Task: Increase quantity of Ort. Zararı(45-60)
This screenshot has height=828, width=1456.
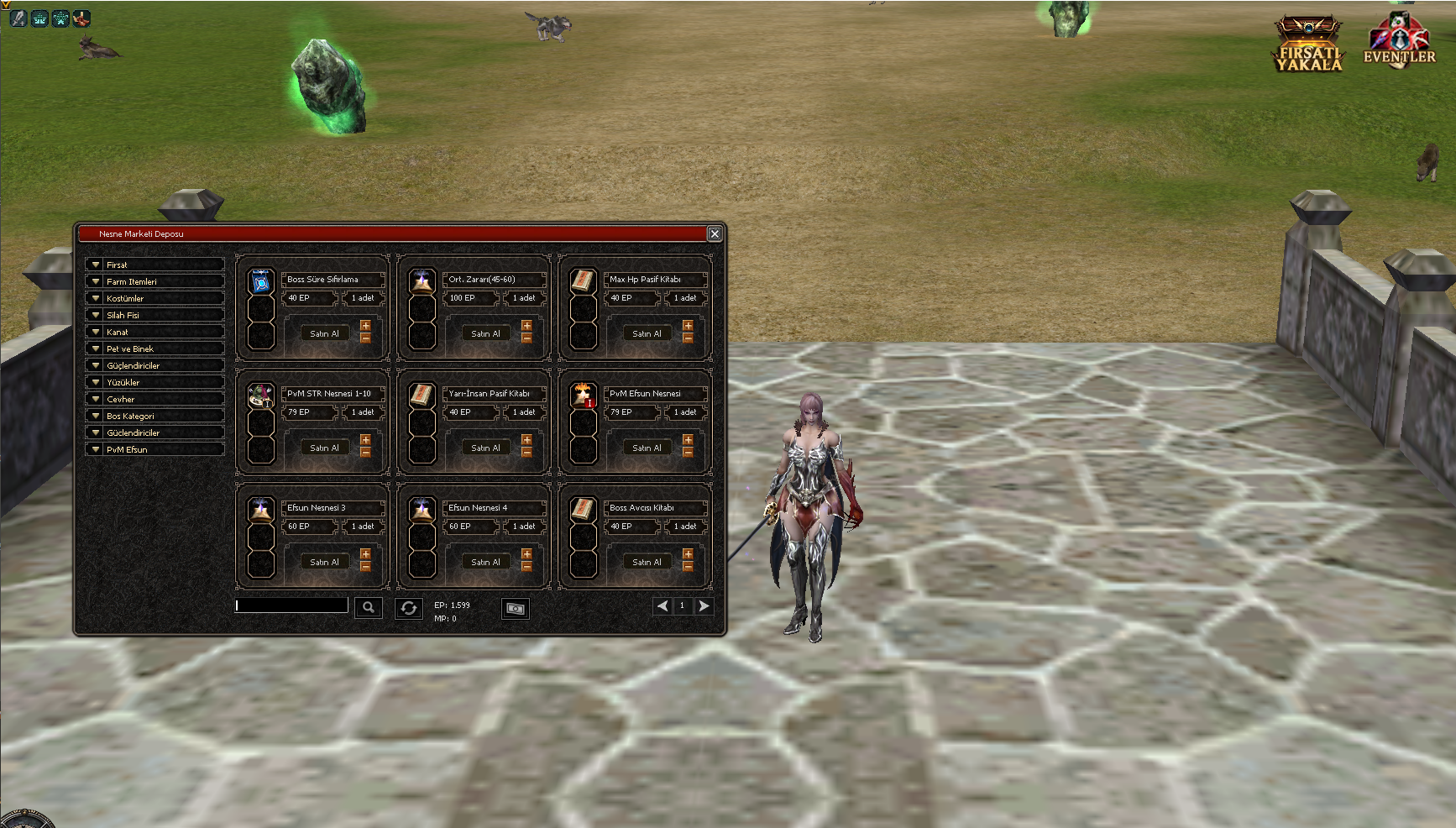Action: point(526,326)
